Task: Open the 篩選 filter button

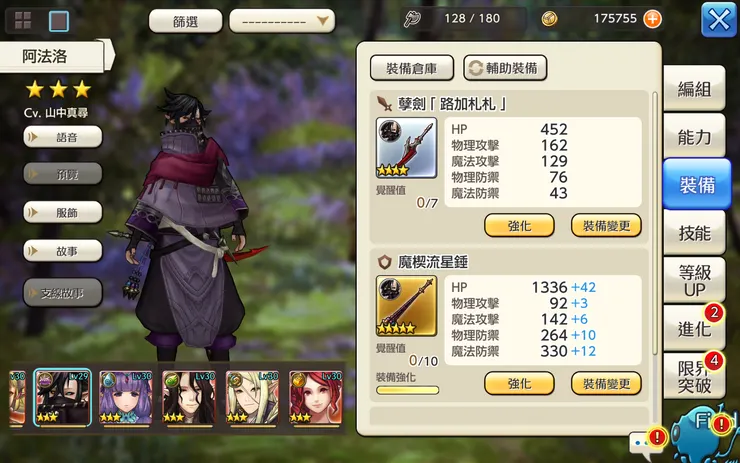Action: click(x=185, y=20)
